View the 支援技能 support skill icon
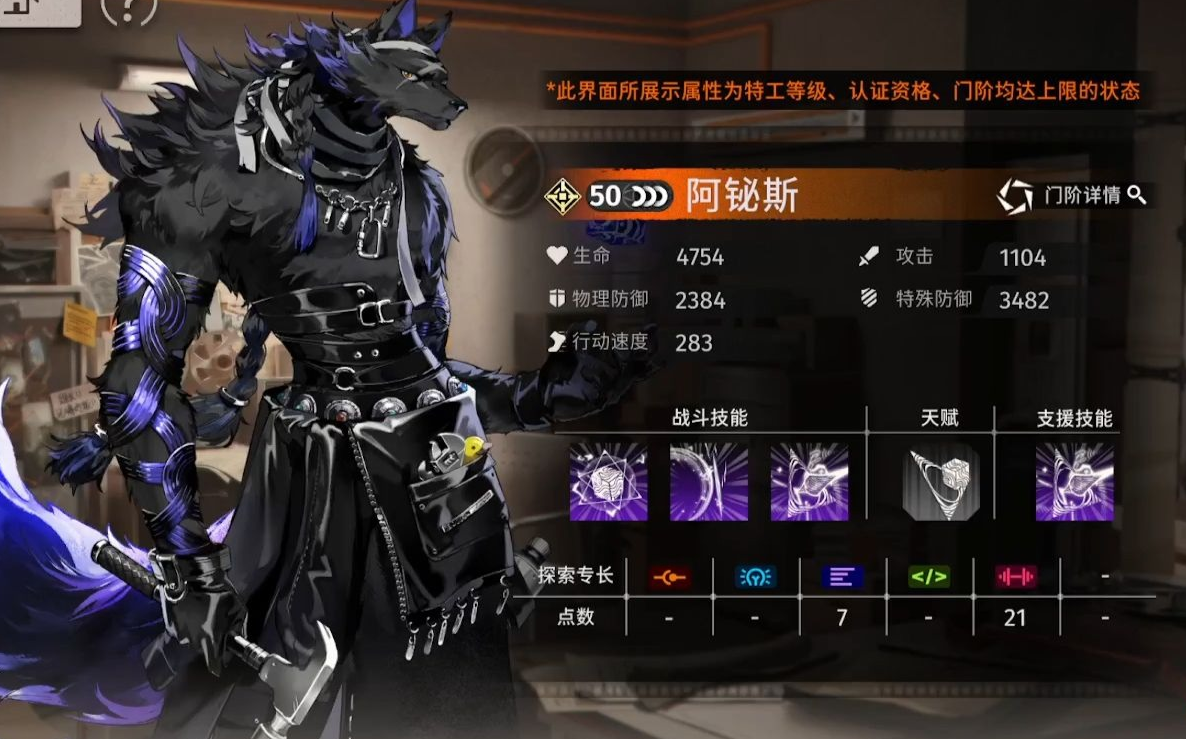Screen dimensions: 1186x739 click(x=1074, y=482)
